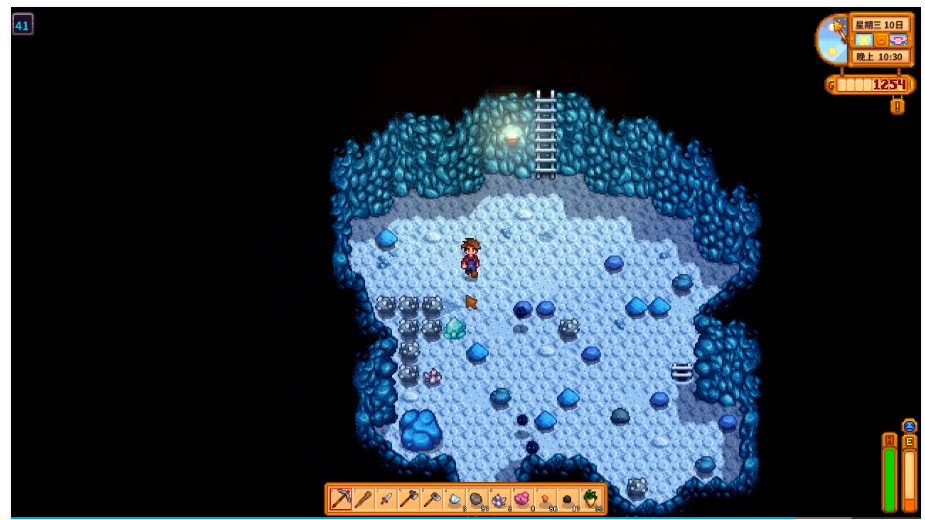Select the pale purple crystal cluster
Viewport: 925px width, 520px height.
(499, 498)
